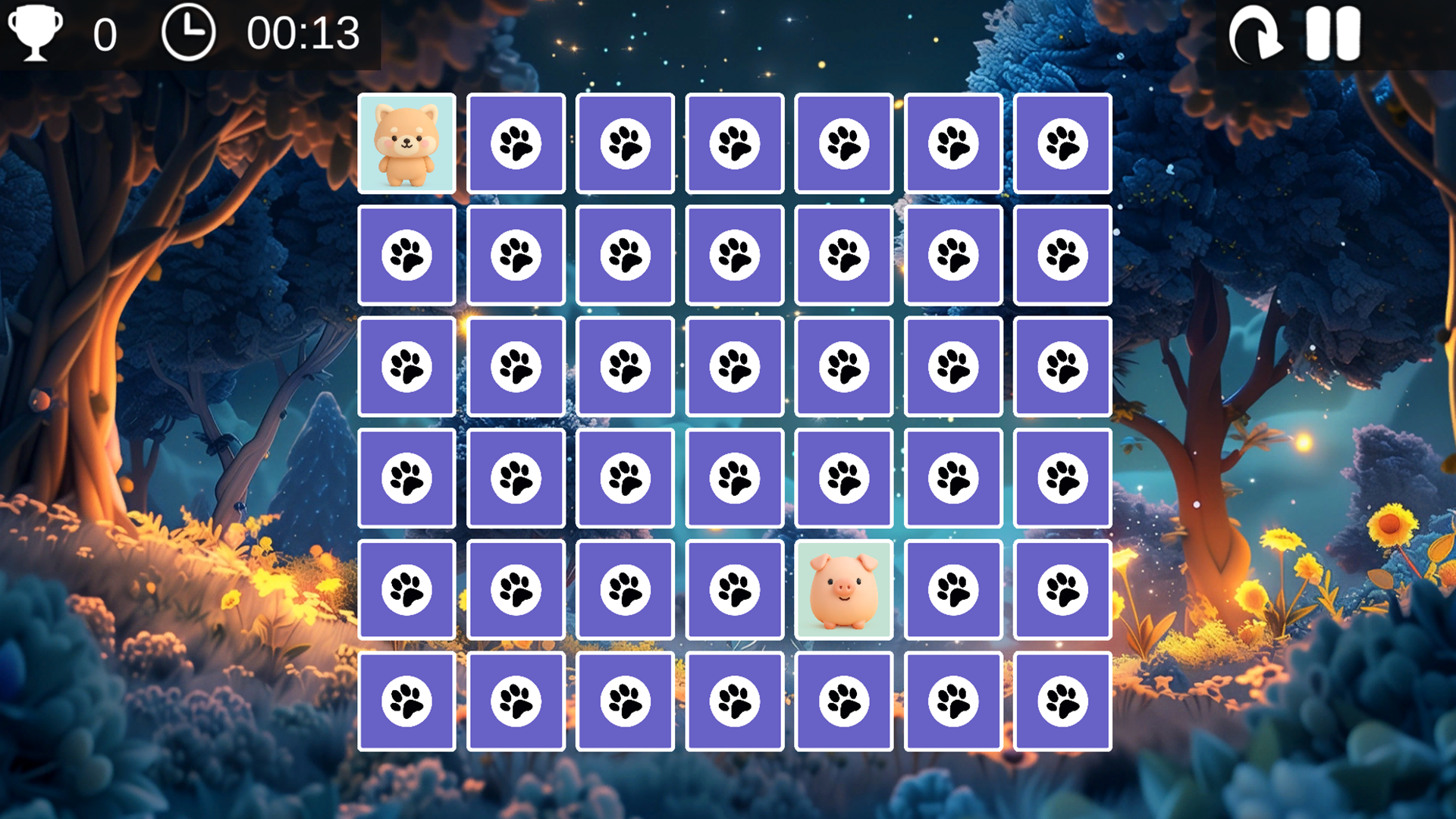Viewport: 1456px width, 819px height.
Task: Flip the last card in the third row
Action: point(1062,365)
